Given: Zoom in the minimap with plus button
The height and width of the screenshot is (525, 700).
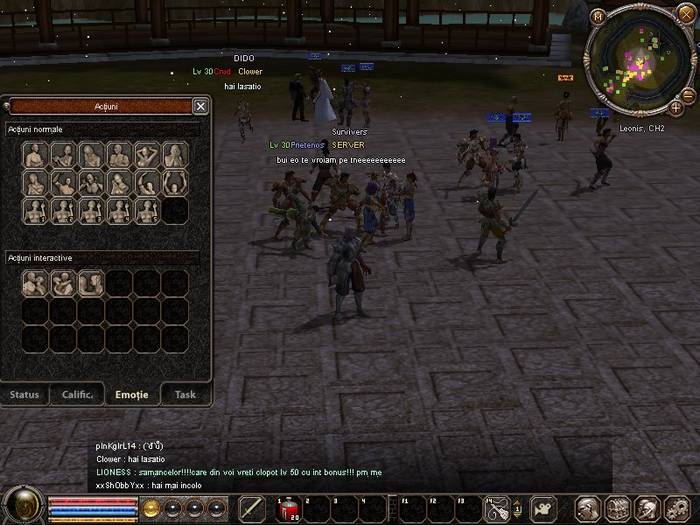Looking at the screenshot, I should [677, 107].
